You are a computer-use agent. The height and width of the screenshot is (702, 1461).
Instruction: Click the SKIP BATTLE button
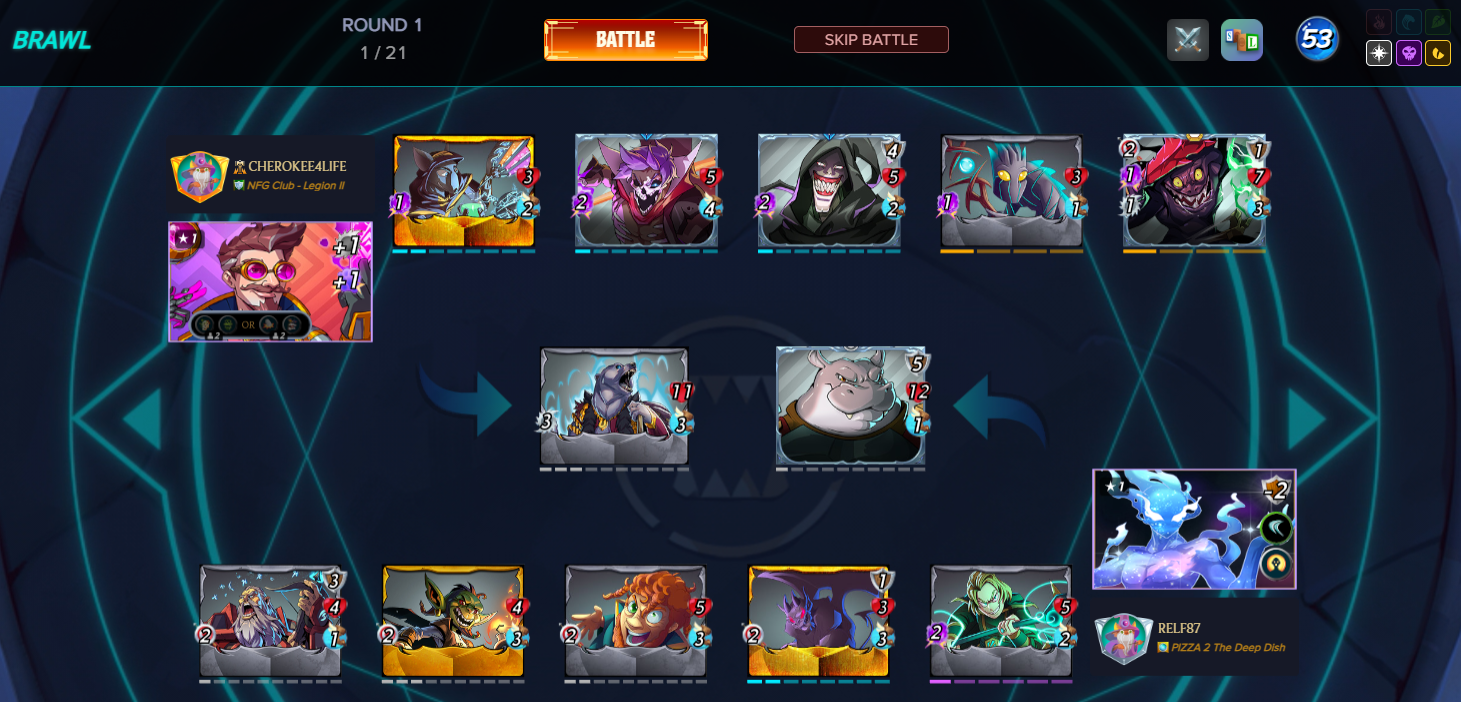tap(871, 40)
